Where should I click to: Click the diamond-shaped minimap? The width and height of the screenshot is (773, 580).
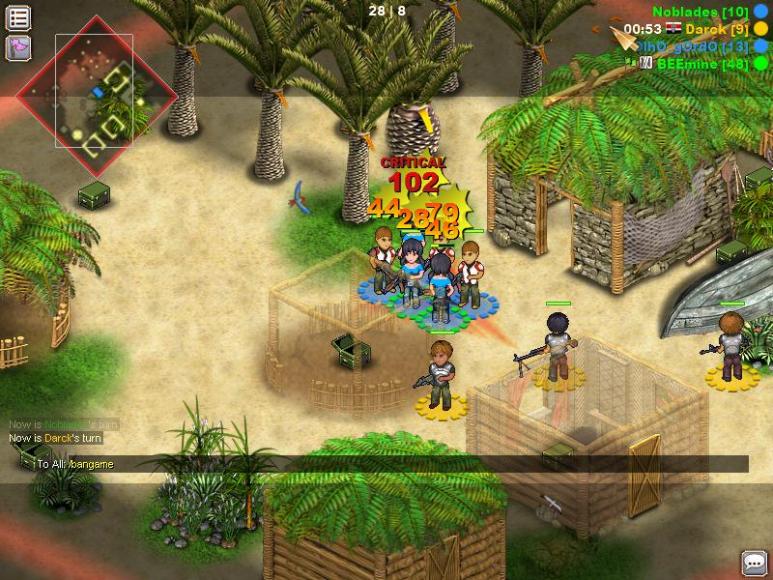point(95,95)
